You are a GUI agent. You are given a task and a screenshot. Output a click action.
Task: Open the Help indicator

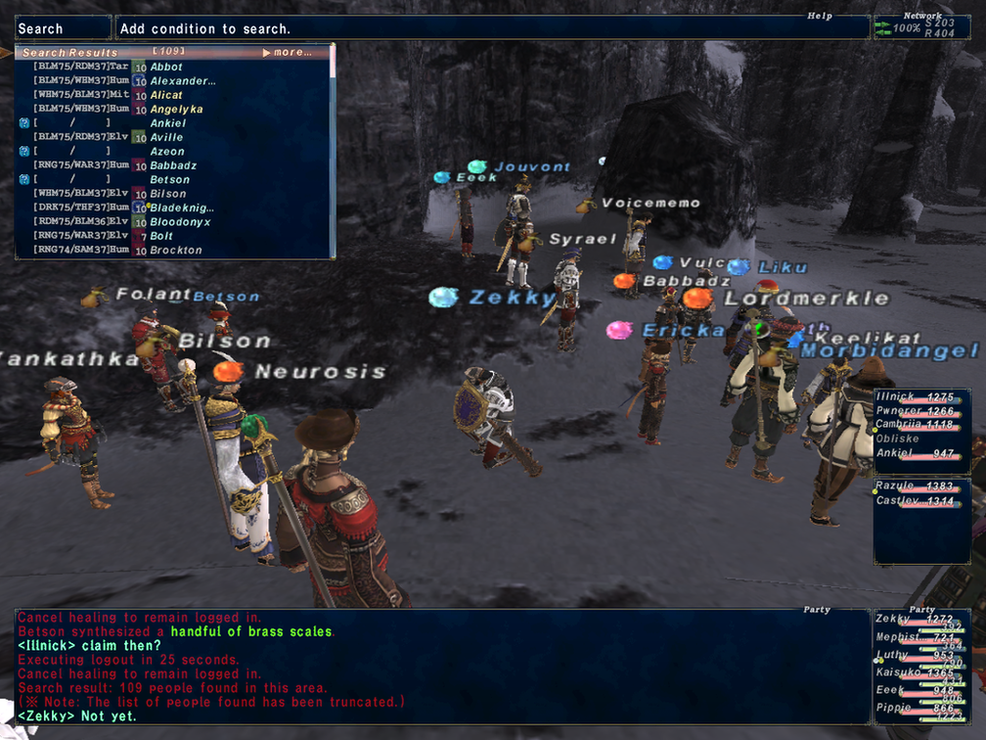point(820,16)
